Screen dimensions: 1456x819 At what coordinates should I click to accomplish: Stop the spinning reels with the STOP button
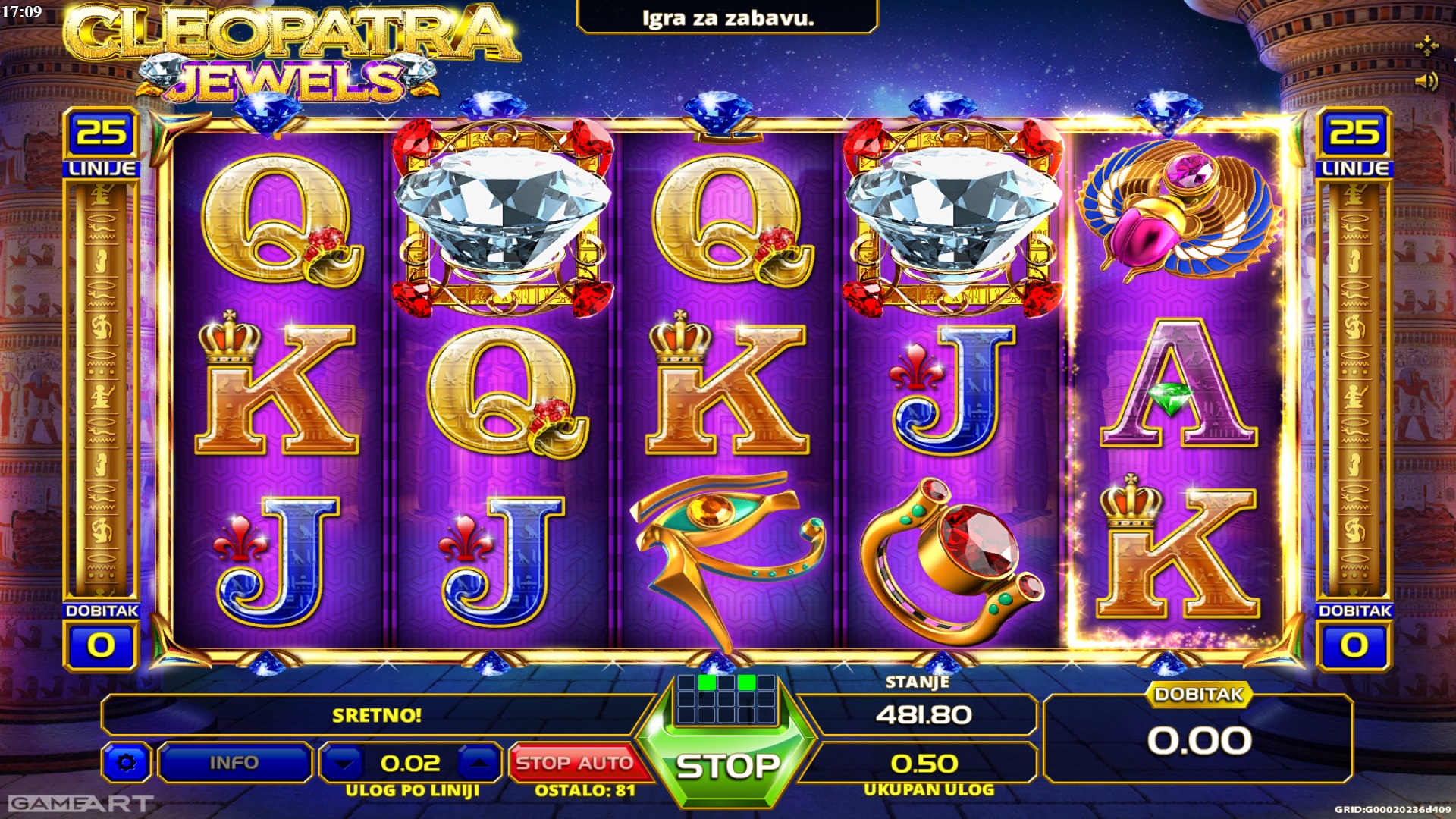tap(726, 766)
